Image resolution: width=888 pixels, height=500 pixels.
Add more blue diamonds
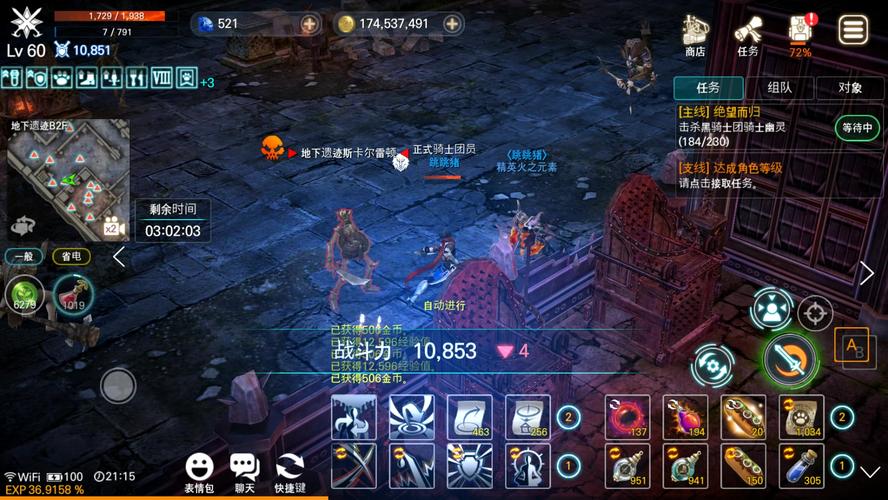click(x=310, y=23)
